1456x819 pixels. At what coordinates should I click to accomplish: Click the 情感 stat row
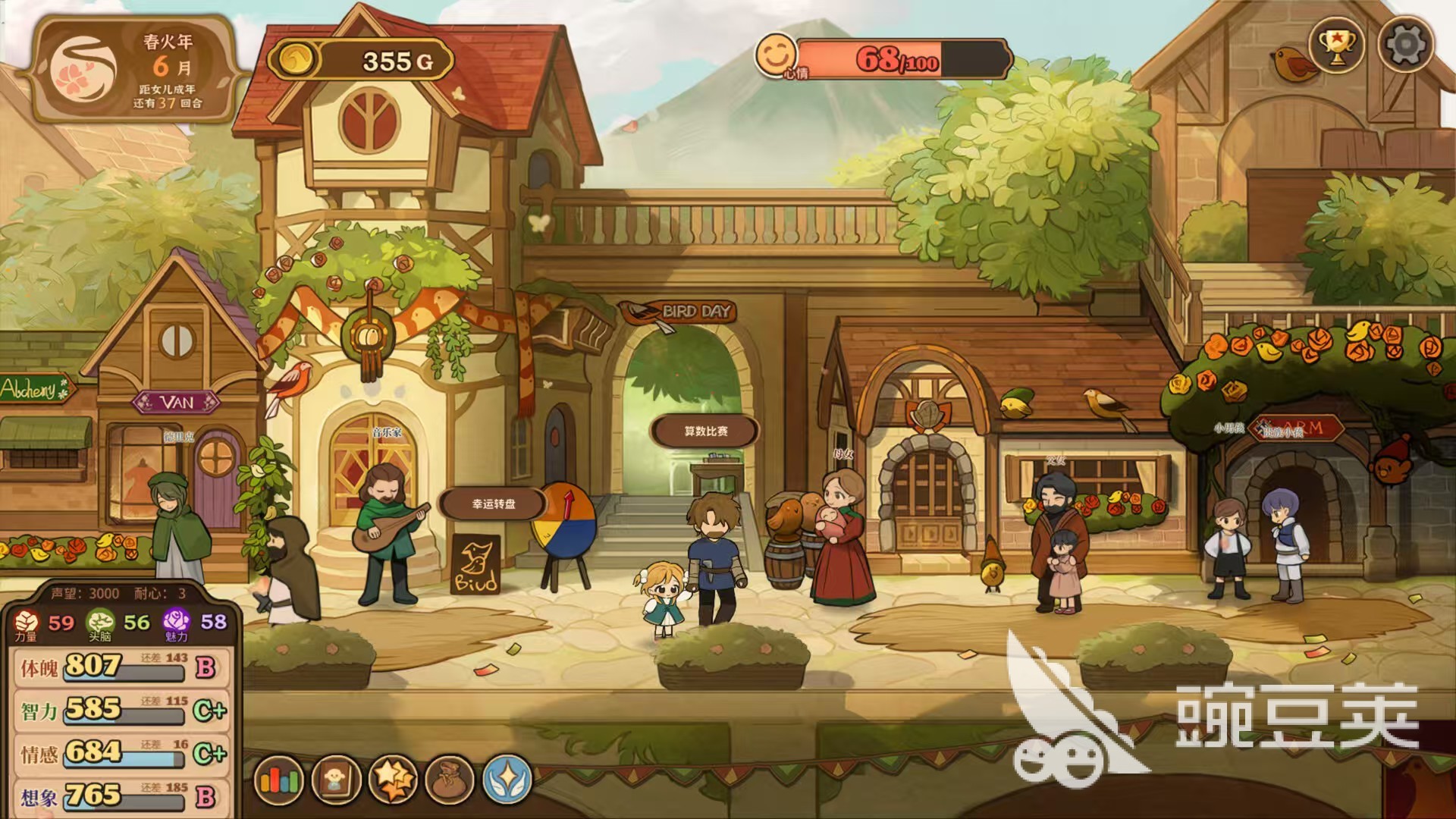click(x=121, y=753)
